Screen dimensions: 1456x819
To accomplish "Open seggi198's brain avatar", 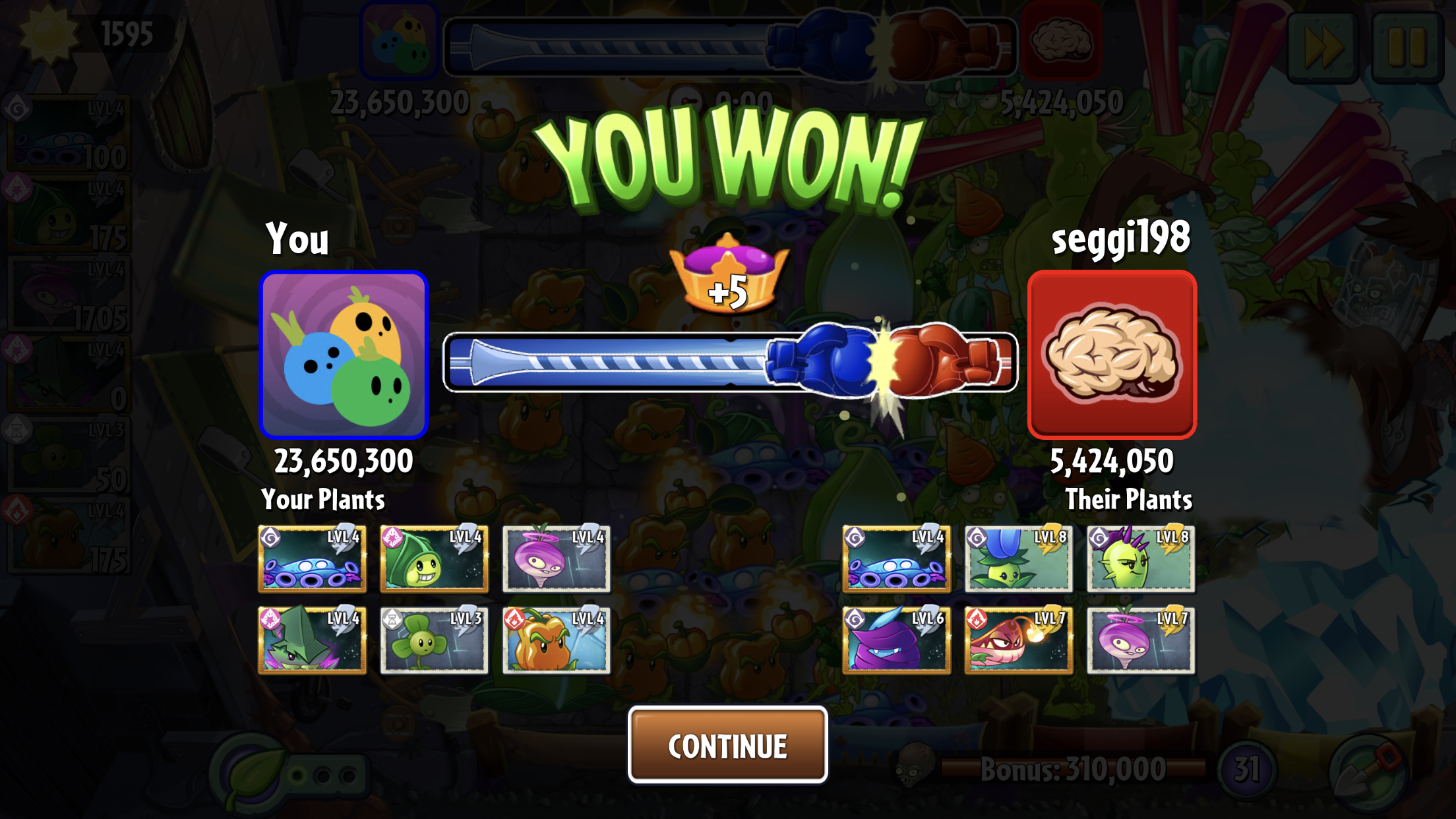I will 1112,355.
